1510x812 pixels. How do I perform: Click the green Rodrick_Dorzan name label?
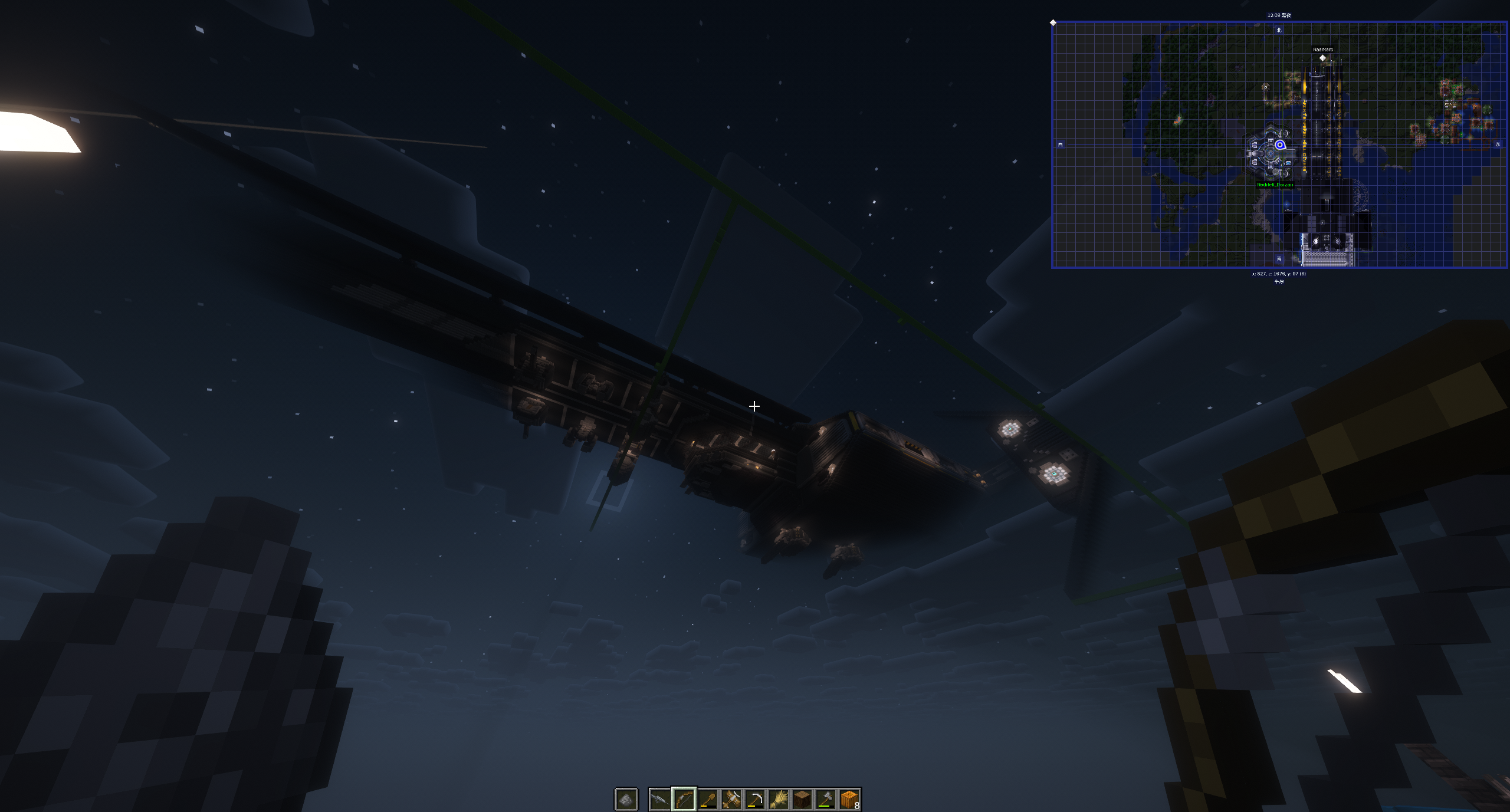coord(1275,185)
